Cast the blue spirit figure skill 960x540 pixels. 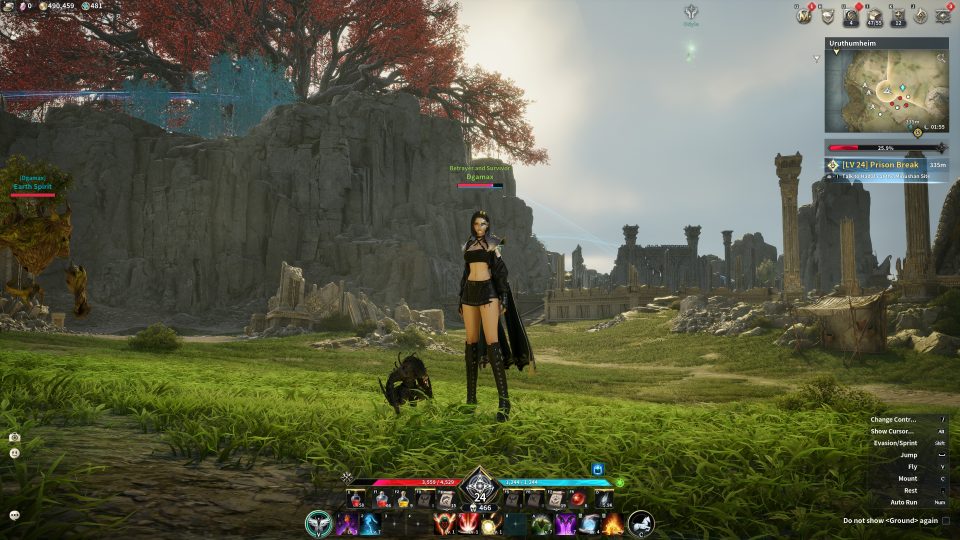(369, 524)
